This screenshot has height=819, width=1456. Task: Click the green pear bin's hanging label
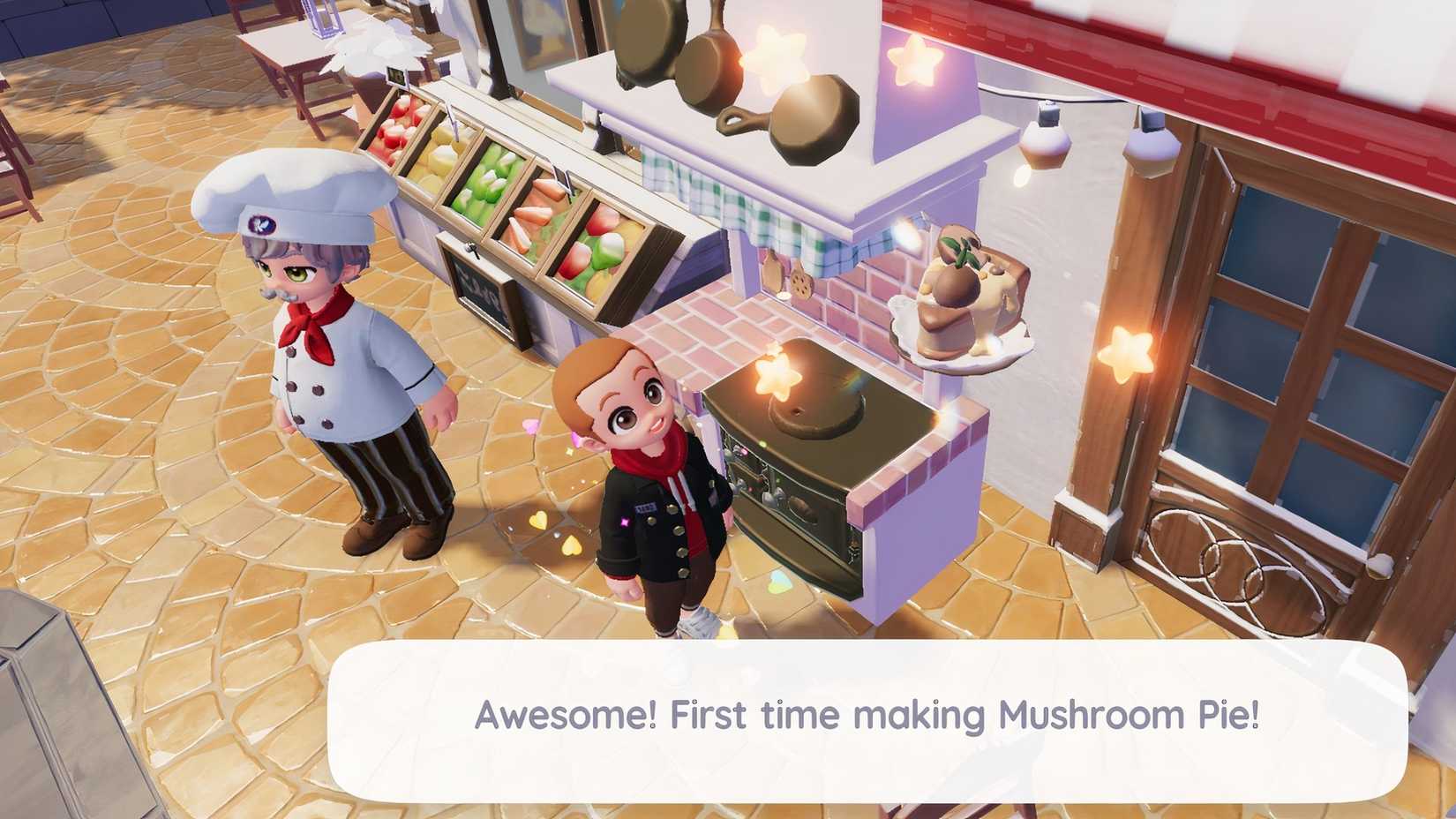(x=455, y=124)
